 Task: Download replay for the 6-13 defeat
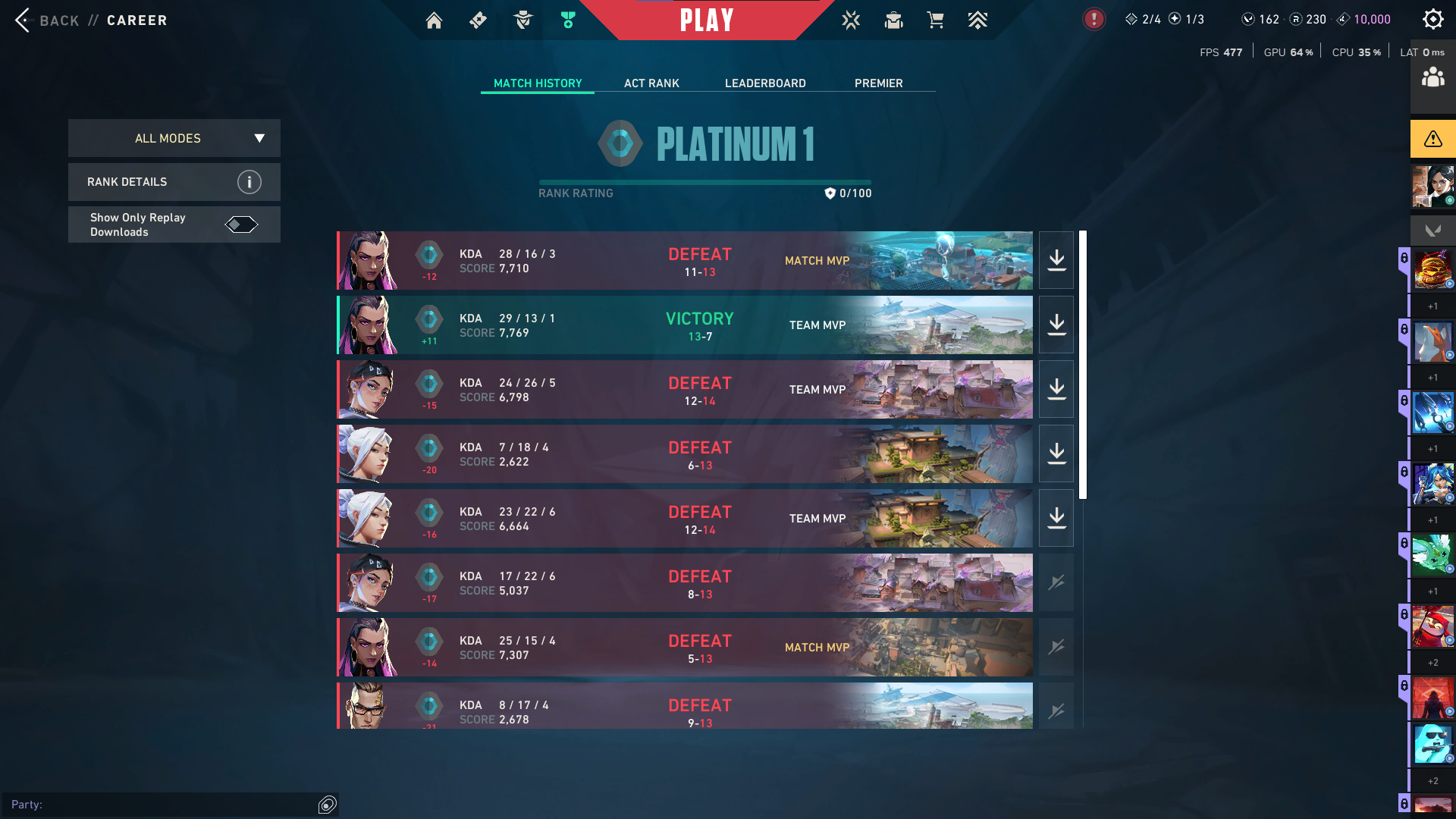1056,454
